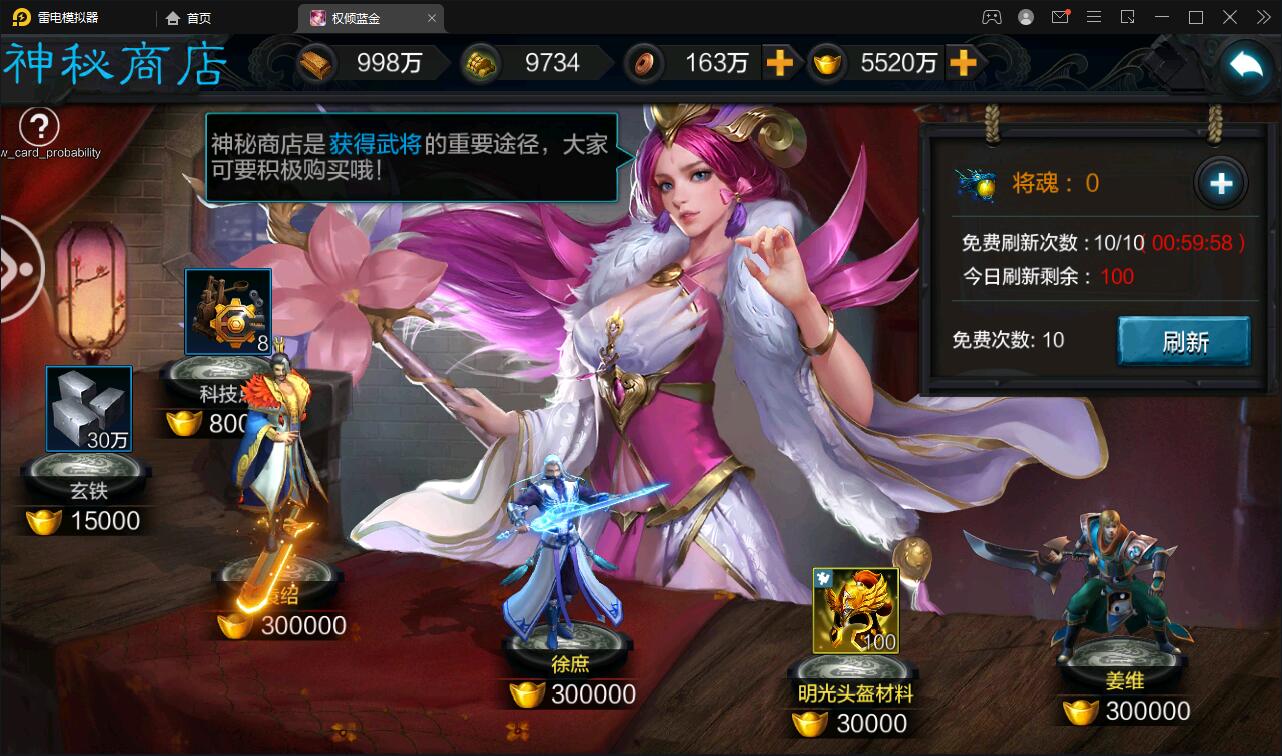Add more gold ingots via plus icon
Viewport: 1282px width, 756px height.
coord(963,63)
